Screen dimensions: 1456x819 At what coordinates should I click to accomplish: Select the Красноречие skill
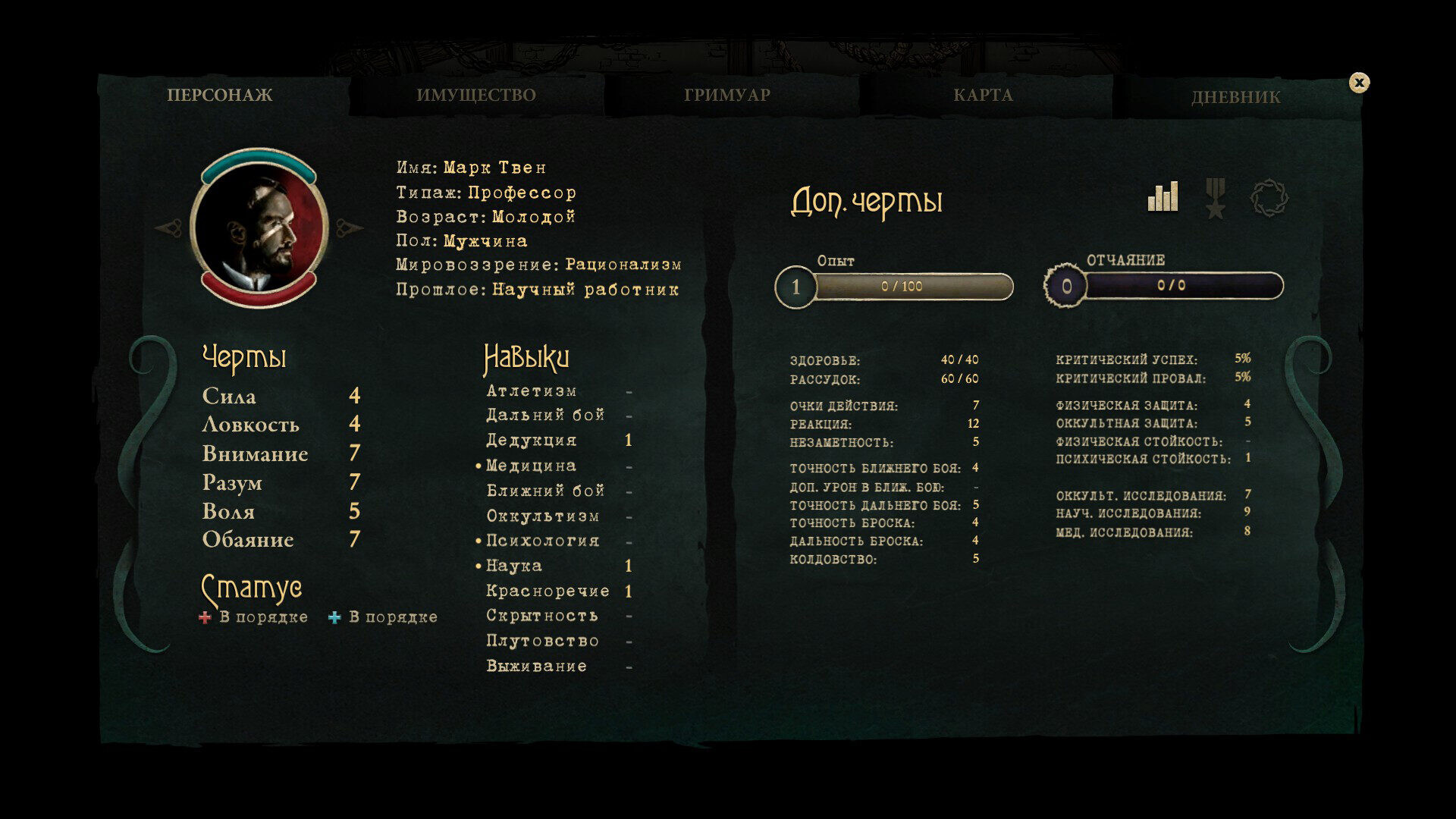tap(548, 591)
